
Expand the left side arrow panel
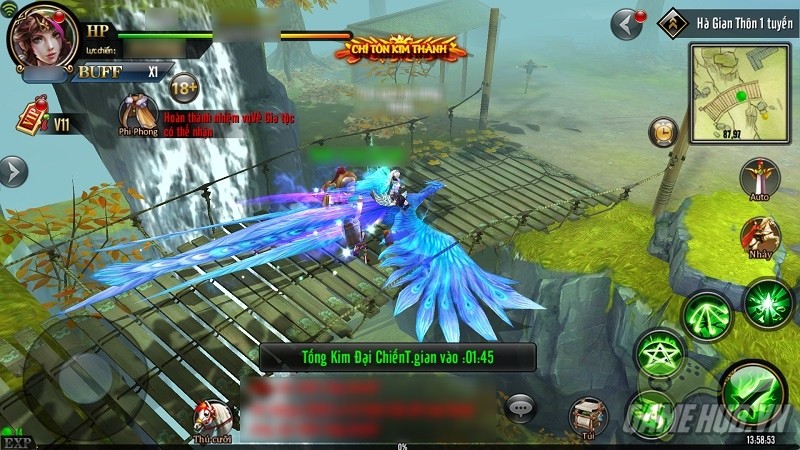tap(12, 171)
